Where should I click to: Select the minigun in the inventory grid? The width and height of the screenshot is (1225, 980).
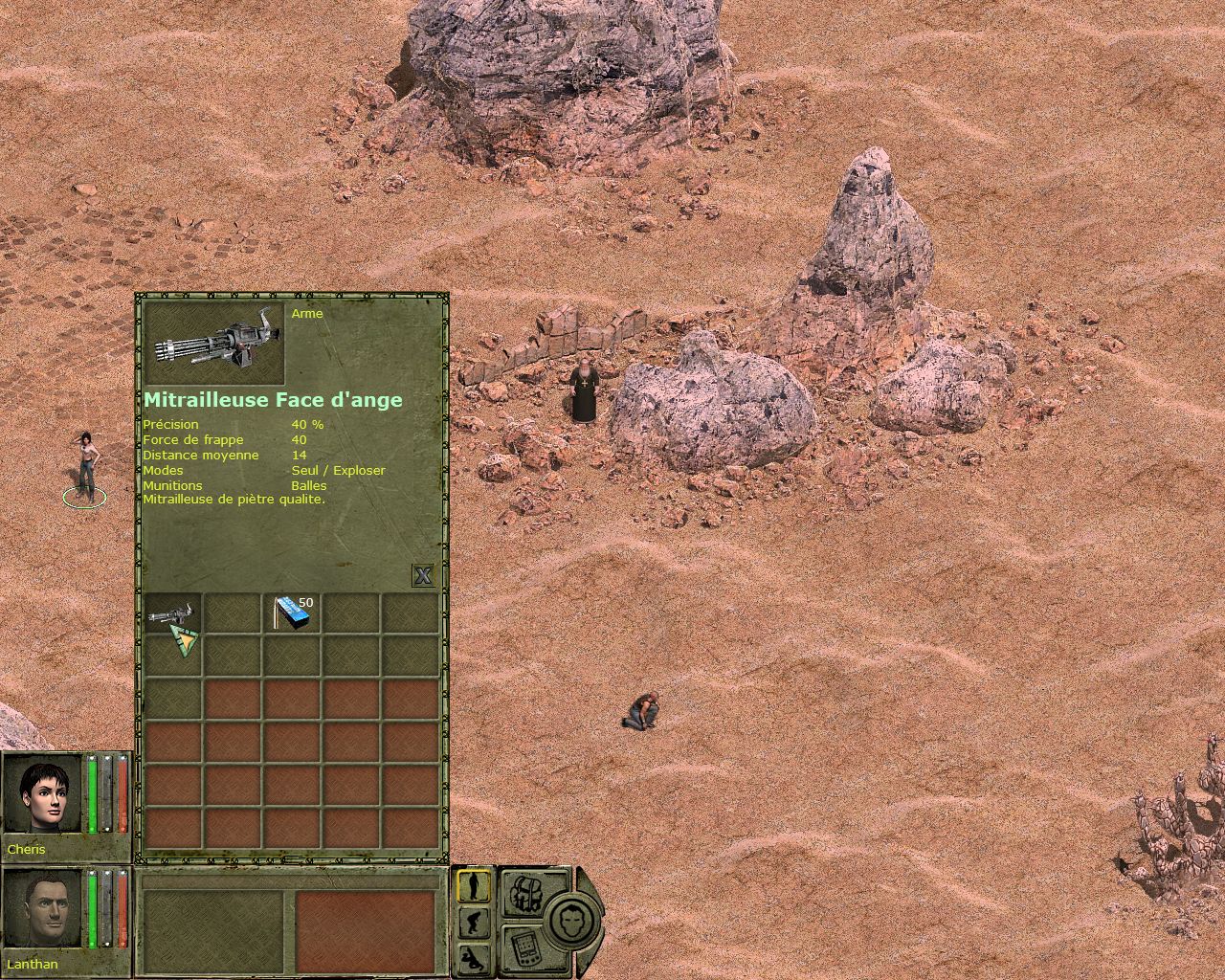(x=172, y=613)
